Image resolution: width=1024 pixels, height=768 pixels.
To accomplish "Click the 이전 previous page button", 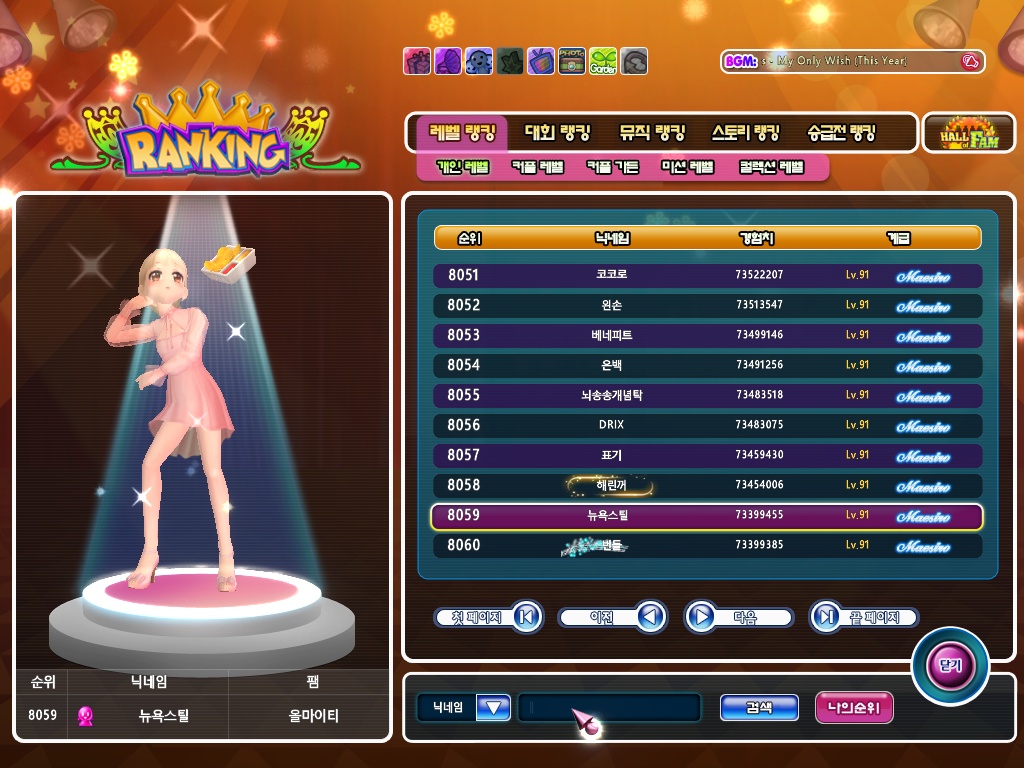I will click(x=611, y=617).
